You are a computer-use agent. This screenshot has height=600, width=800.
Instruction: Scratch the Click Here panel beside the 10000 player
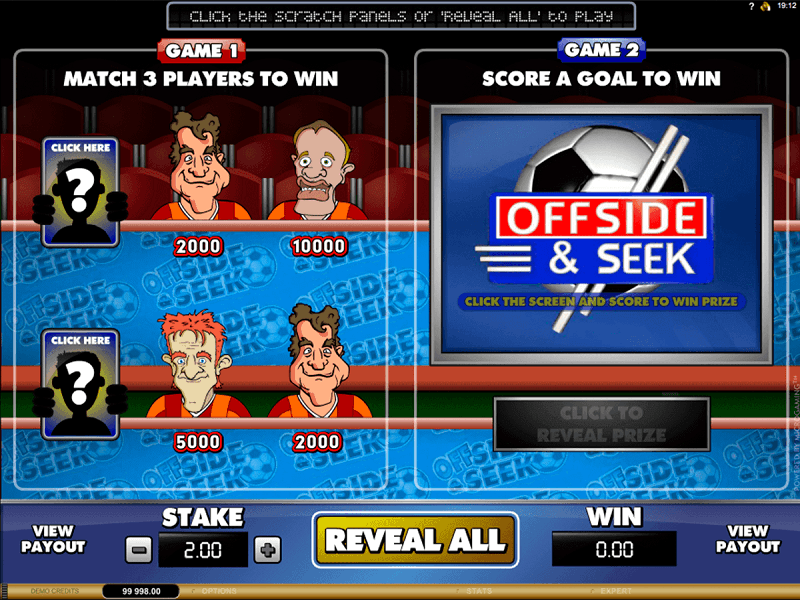tap(80, 192)
